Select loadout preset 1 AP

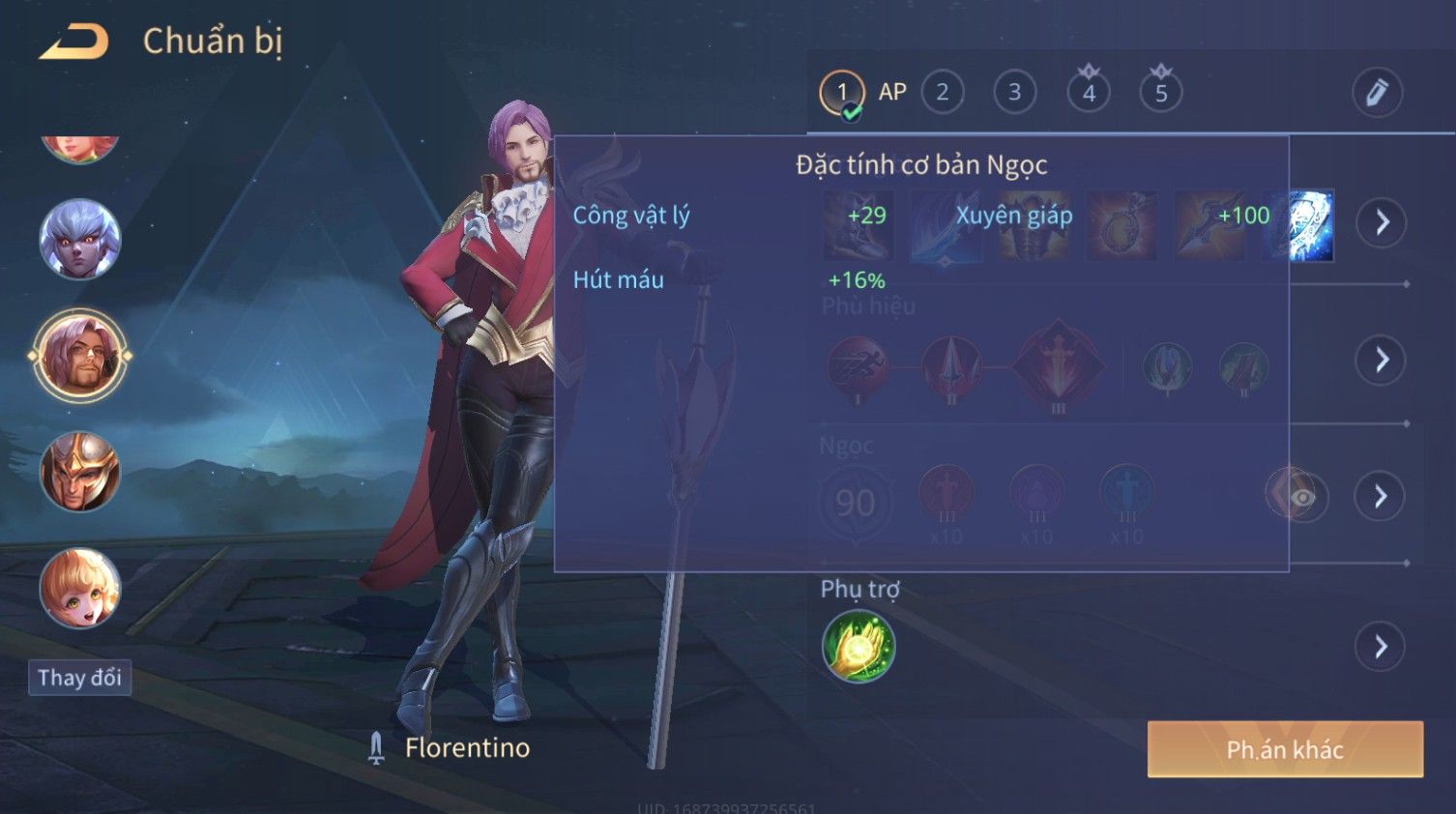(x=842, y=93)
